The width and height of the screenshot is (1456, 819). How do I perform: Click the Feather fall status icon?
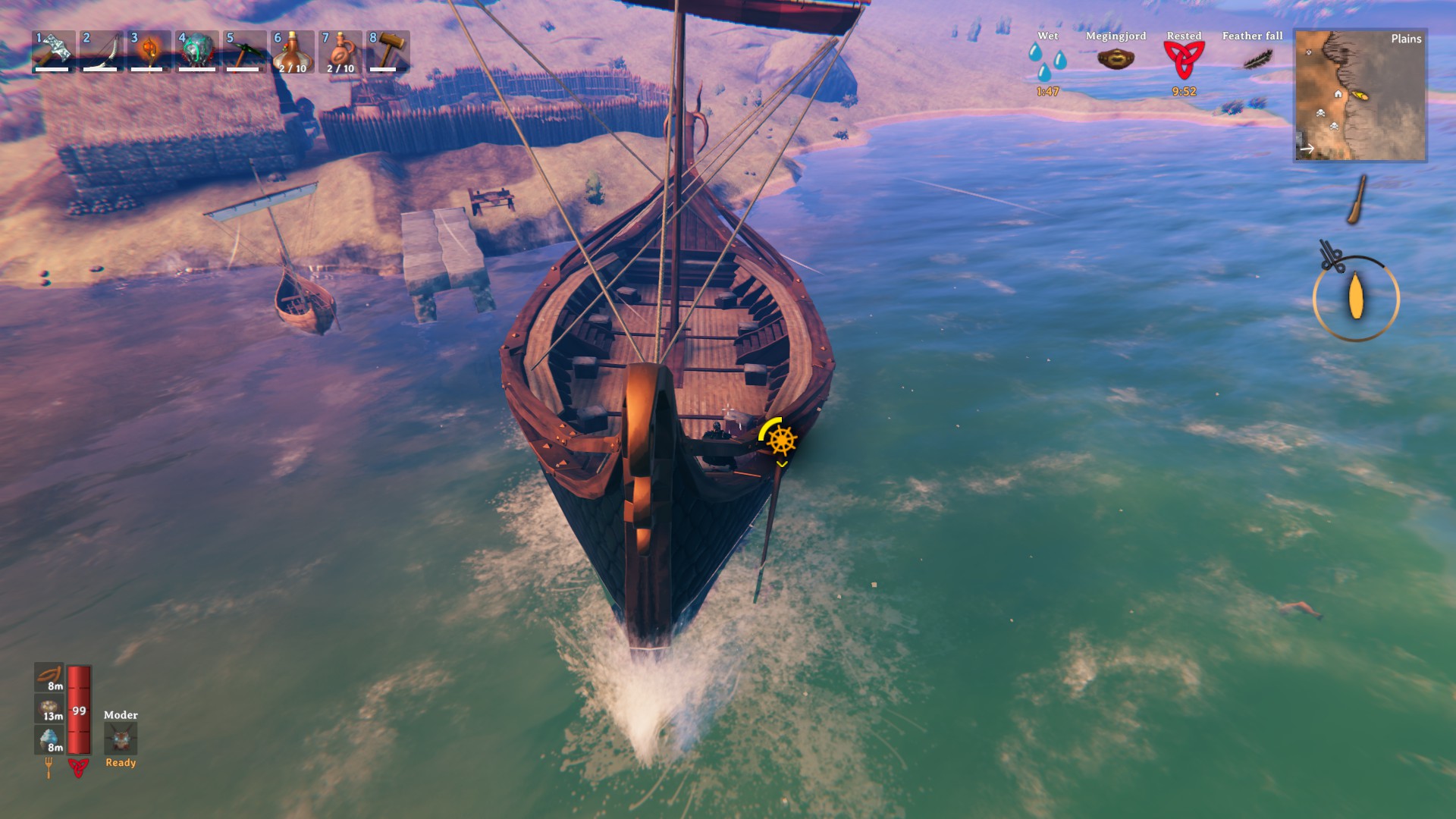coord(1257,59)
